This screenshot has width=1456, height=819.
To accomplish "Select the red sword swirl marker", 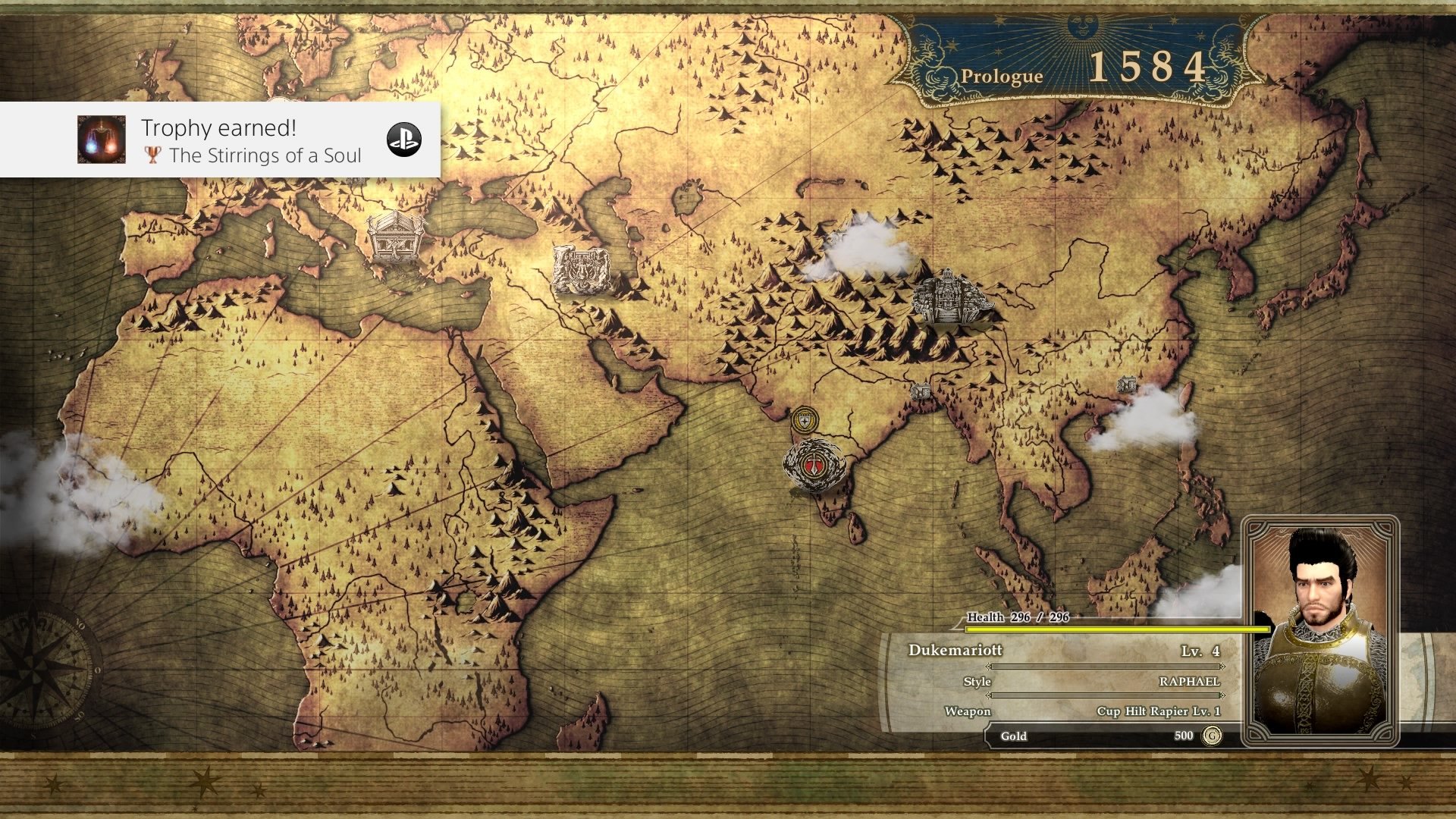I will (x=814, y=464).
